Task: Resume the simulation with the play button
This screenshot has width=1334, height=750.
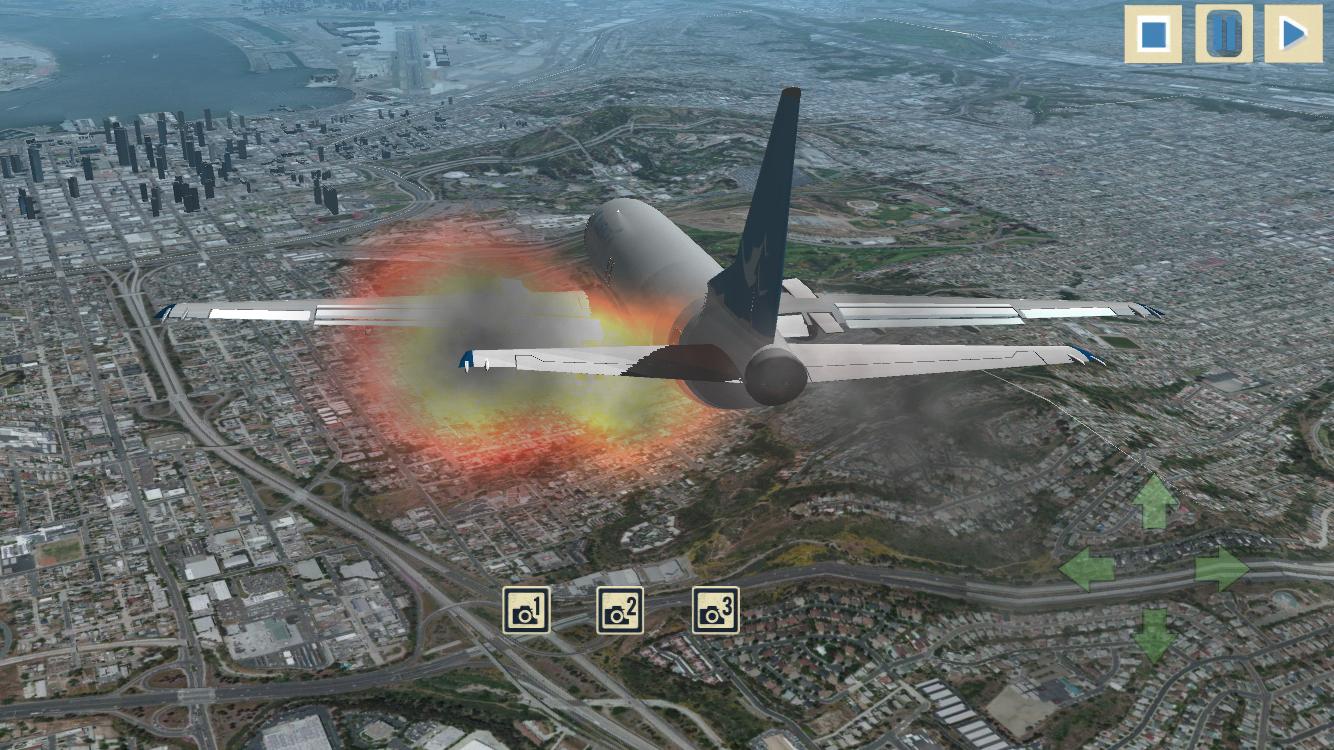Action: tap(1293, 35)
